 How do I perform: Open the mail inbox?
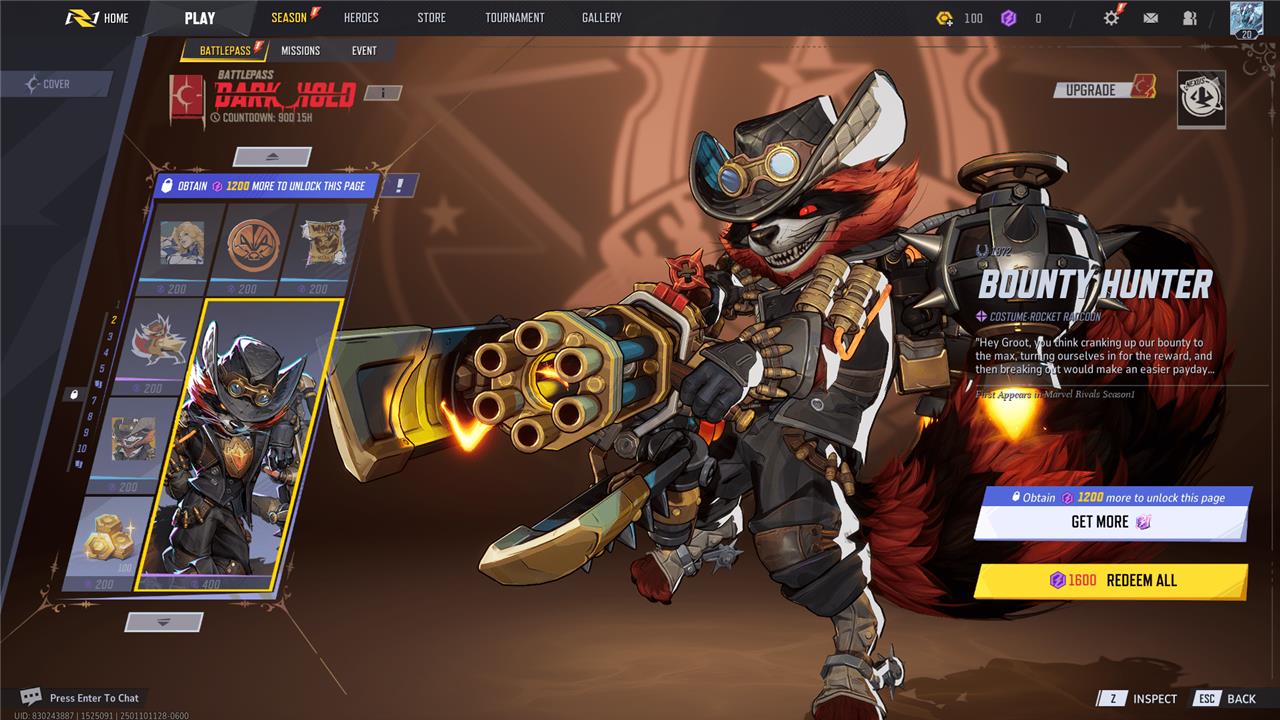[1151, 18]
